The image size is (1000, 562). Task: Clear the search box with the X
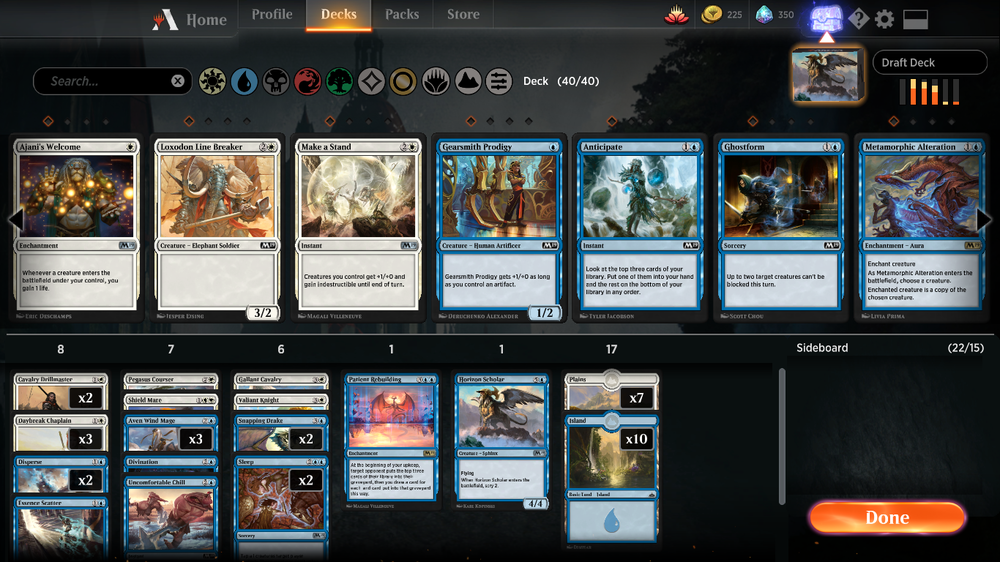pyautogui.click(x=178, y=81)
